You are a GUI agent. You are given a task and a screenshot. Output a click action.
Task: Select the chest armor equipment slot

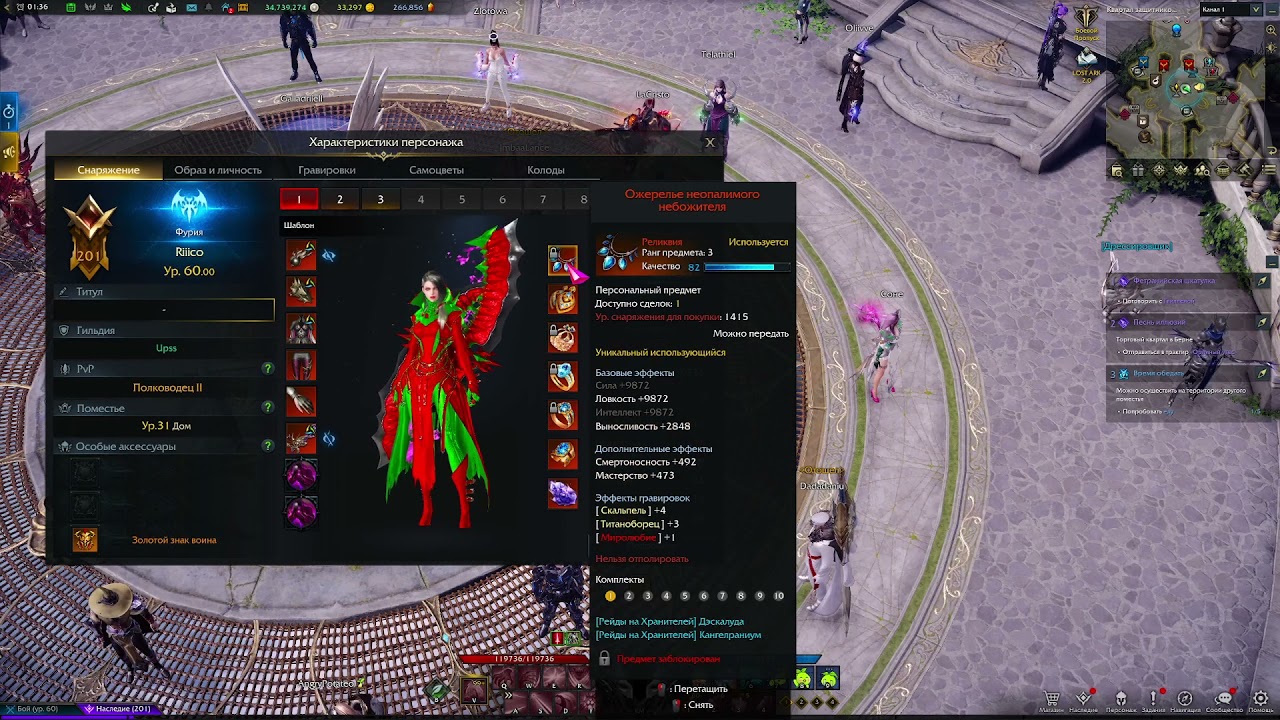pos(301,328)
